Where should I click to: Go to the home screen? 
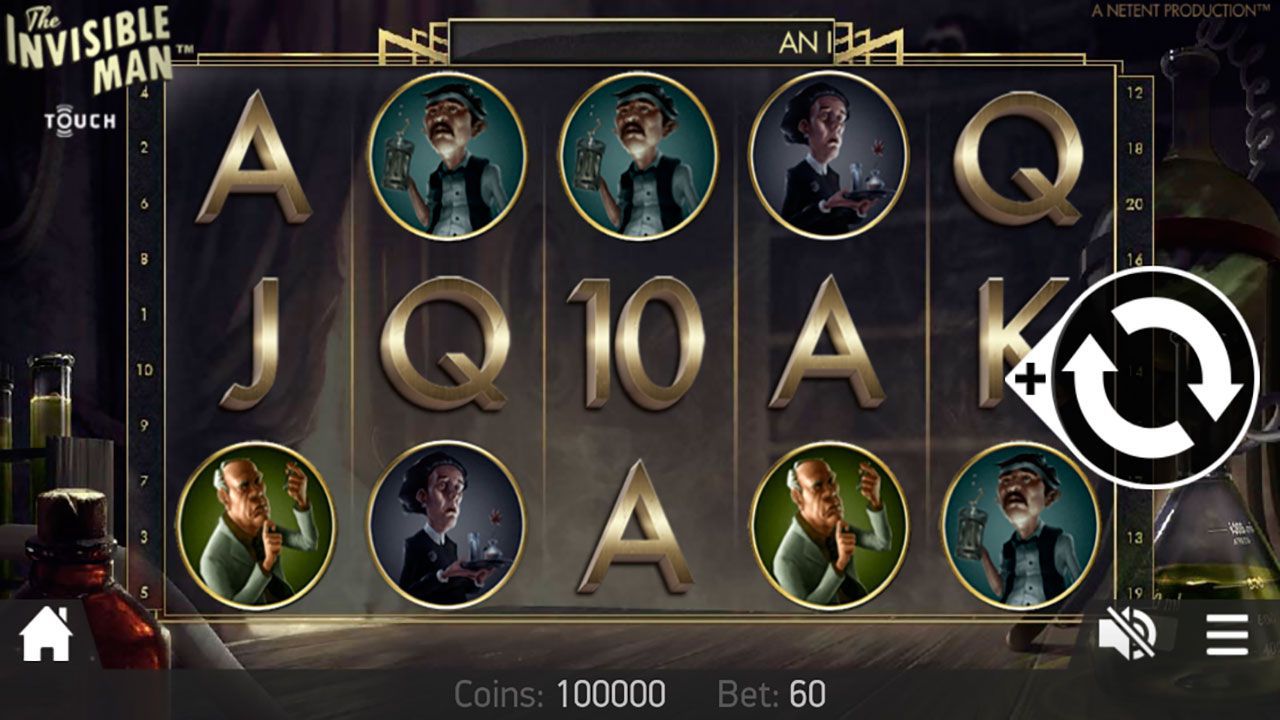[46, 634]
